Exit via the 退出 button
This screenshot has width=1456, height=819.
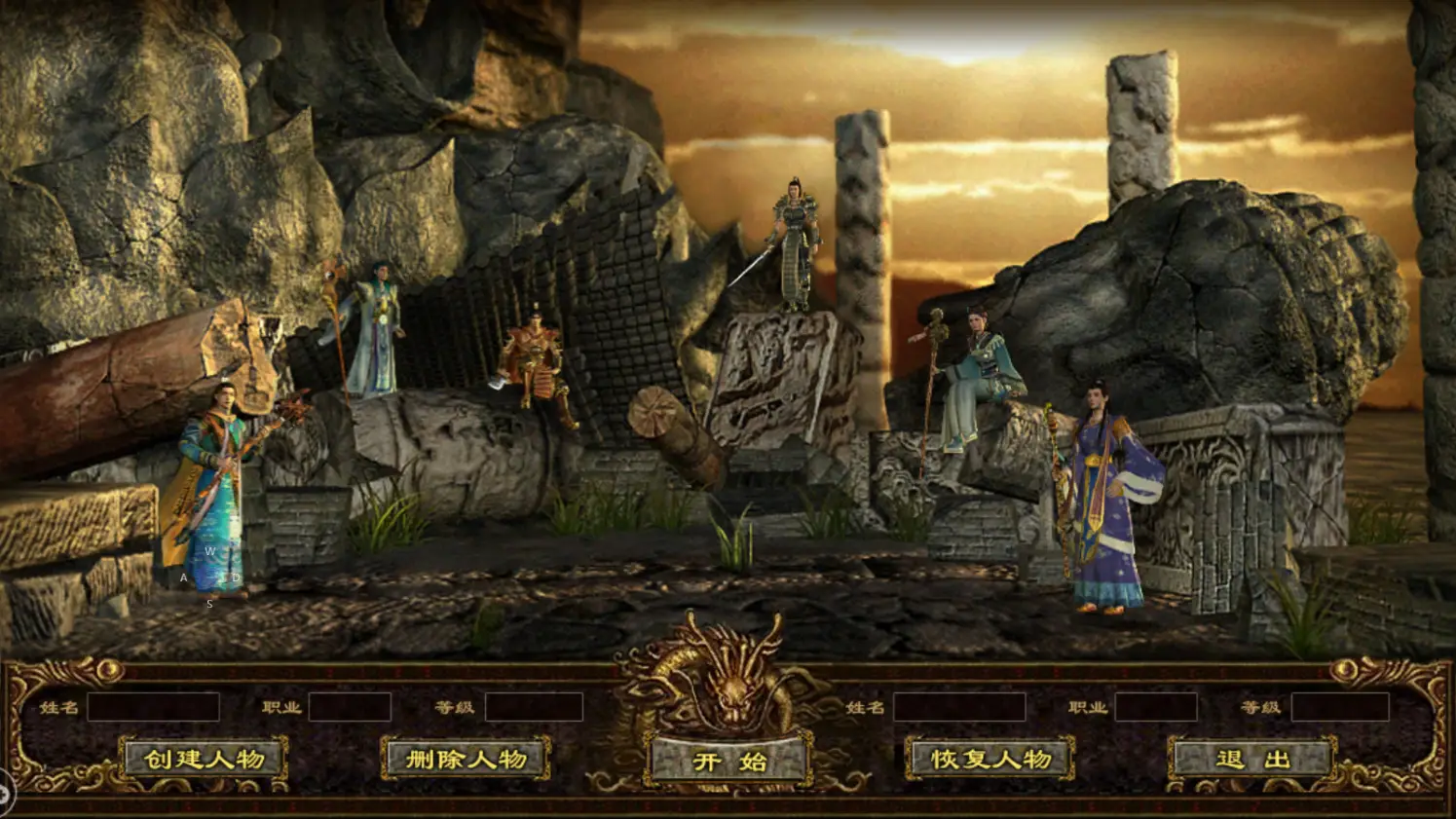pos(1252,760)
